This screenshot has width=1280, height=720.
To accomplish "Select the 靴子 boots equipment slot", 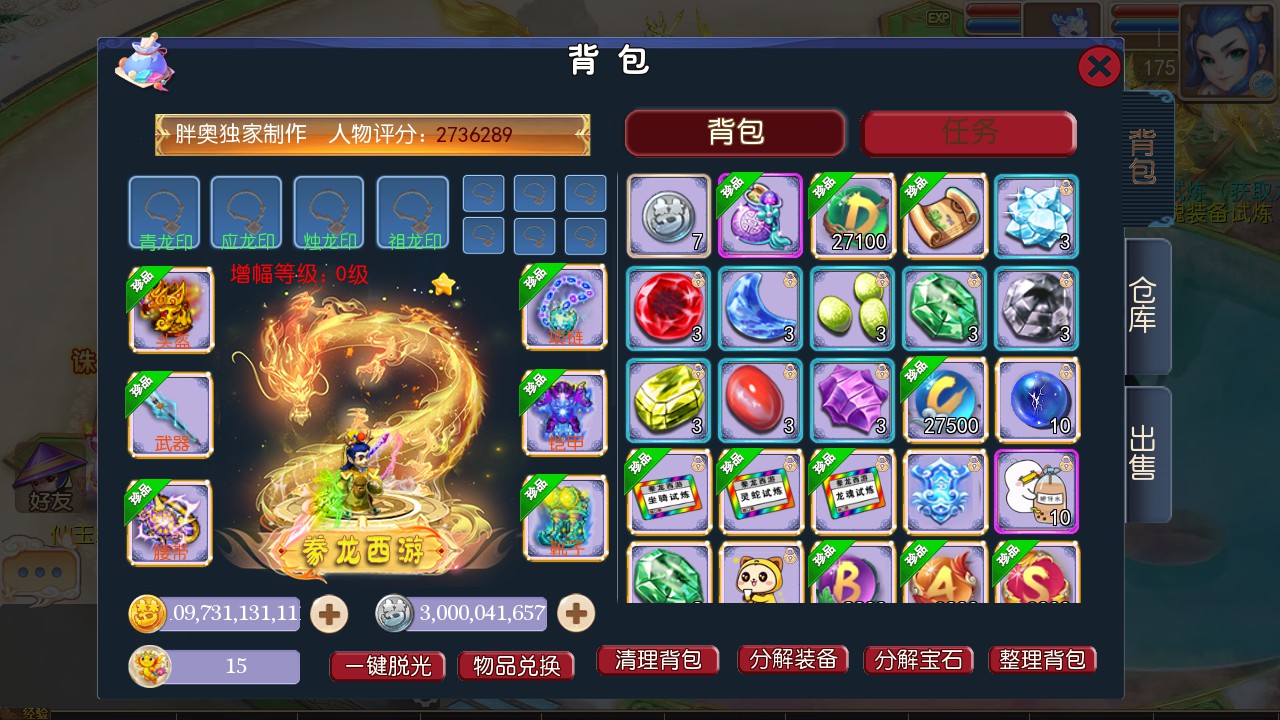I will tap(565, 518).
